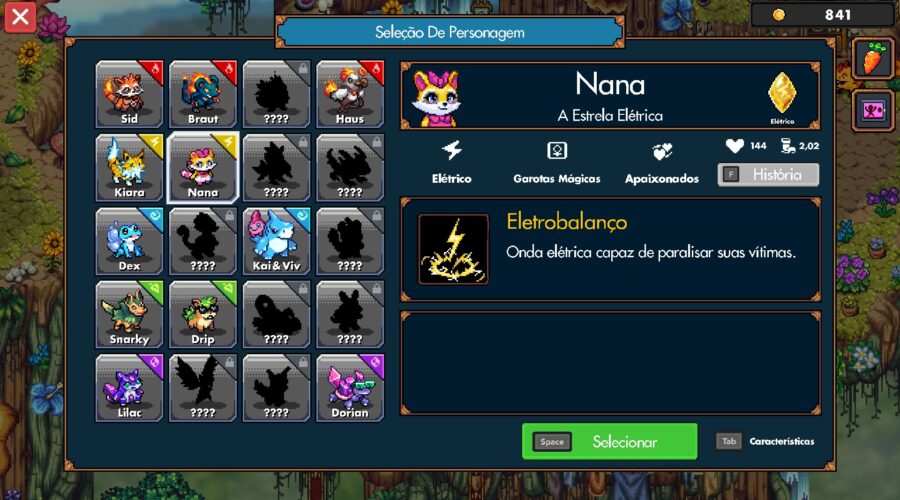The height and width of the screenshot is (500, 900).
Task: Click the Apaixonados trait icon
Action: (662, 152)
